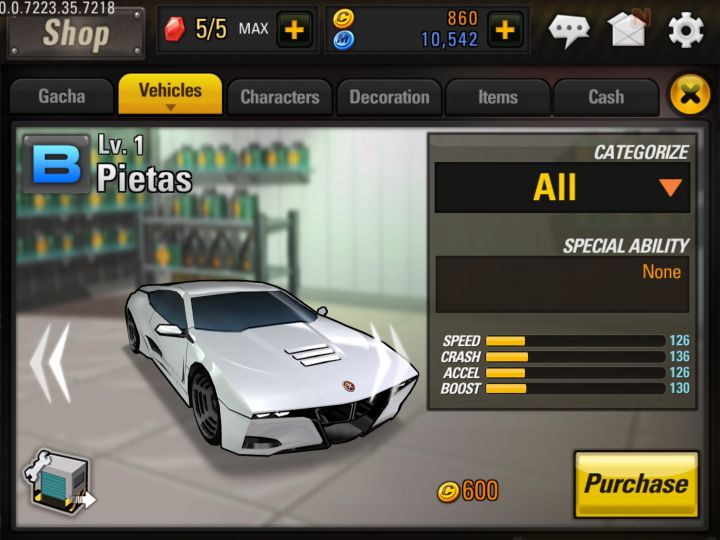
Task: Select the Vehicles tab
Action: (170, 94)
